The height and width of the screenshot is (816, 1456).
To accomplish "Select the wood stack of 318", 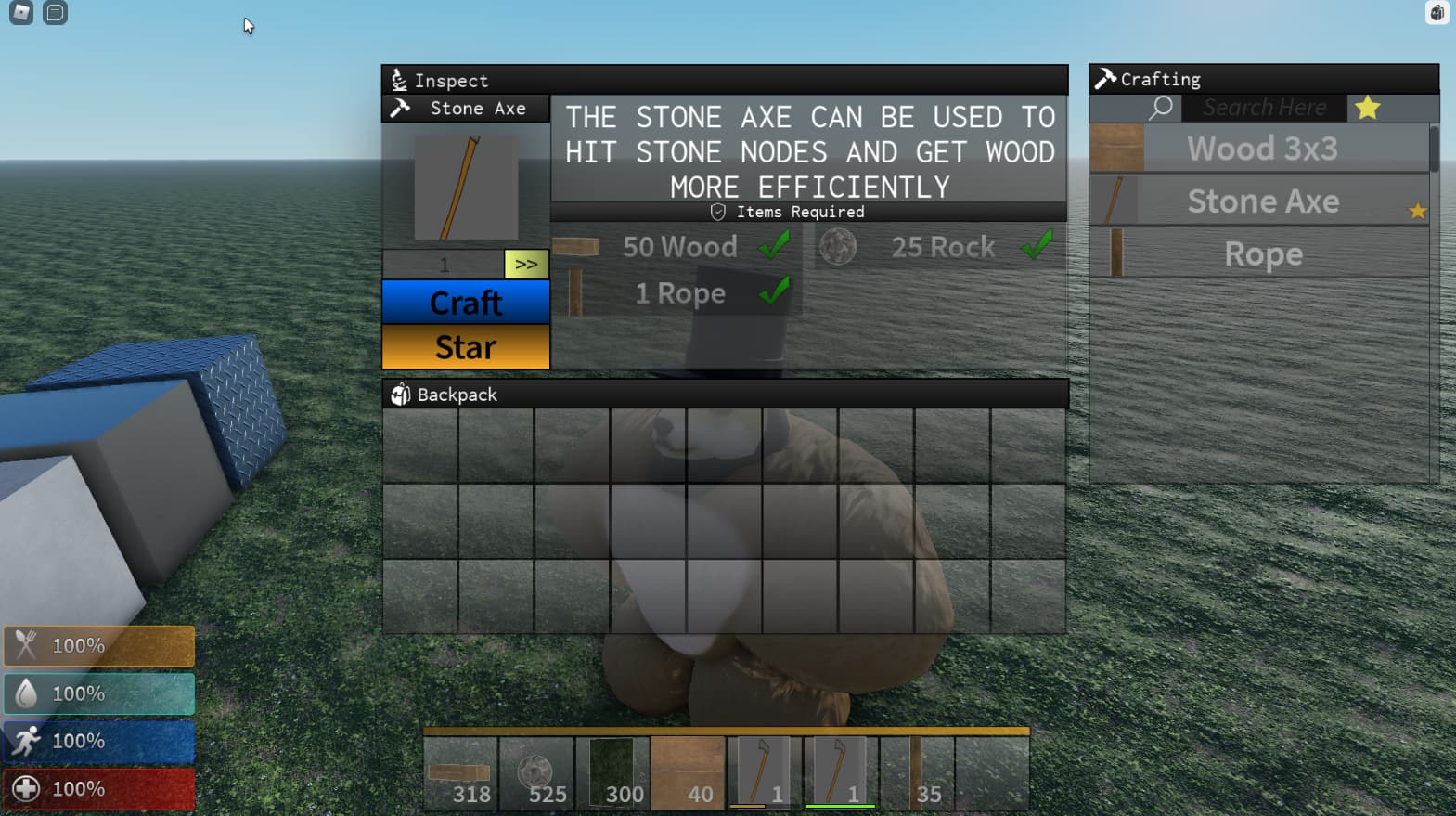I will click(460, 773).
